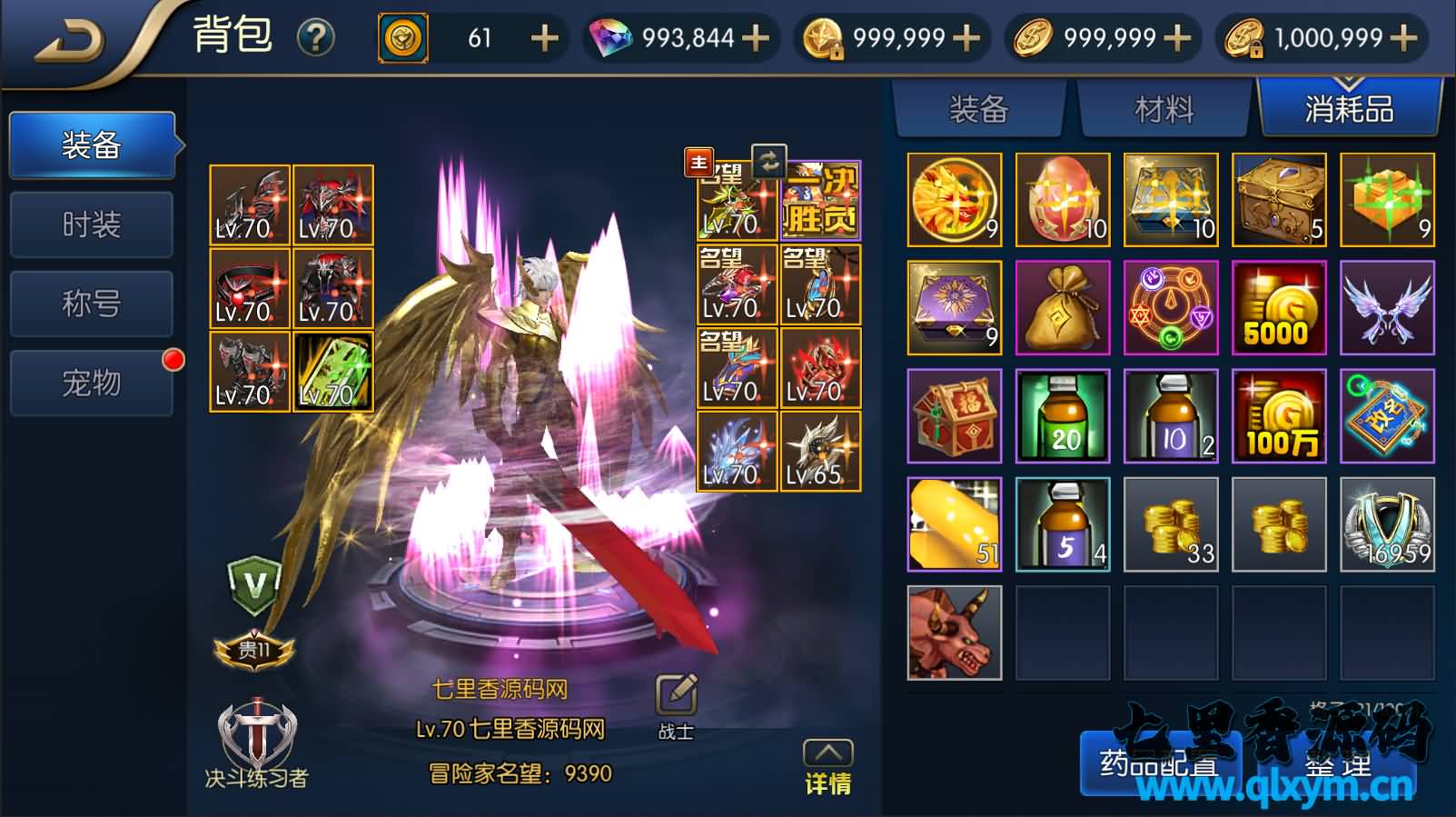Viewport: 1456px width, 817px height.
Task: Select the red pet egg consumable
Action: click(1061, 198)
